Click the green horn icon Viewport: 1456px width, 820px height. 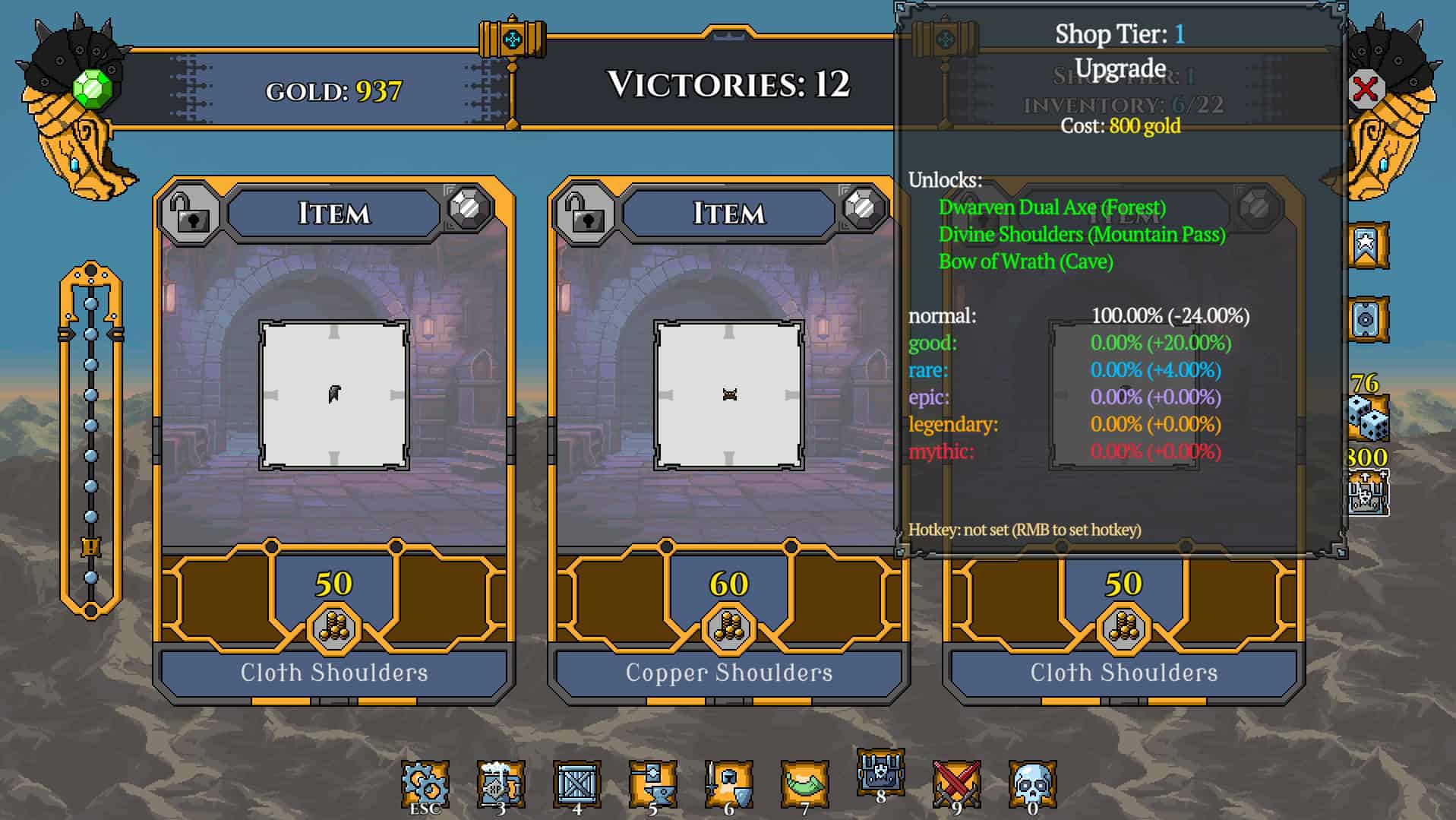804,783
